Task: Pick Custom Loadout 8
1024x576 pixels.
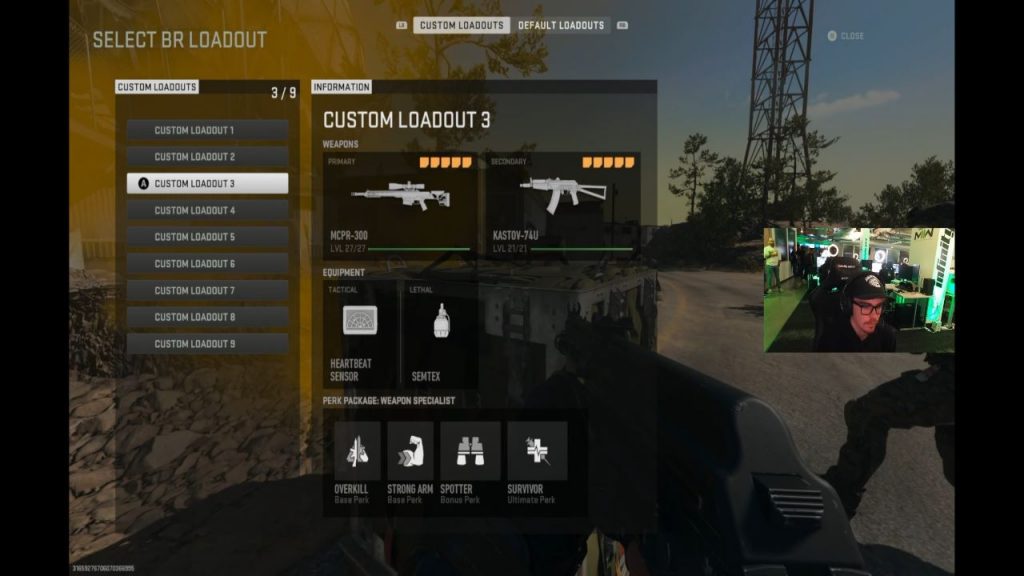Action: (207, 317)
